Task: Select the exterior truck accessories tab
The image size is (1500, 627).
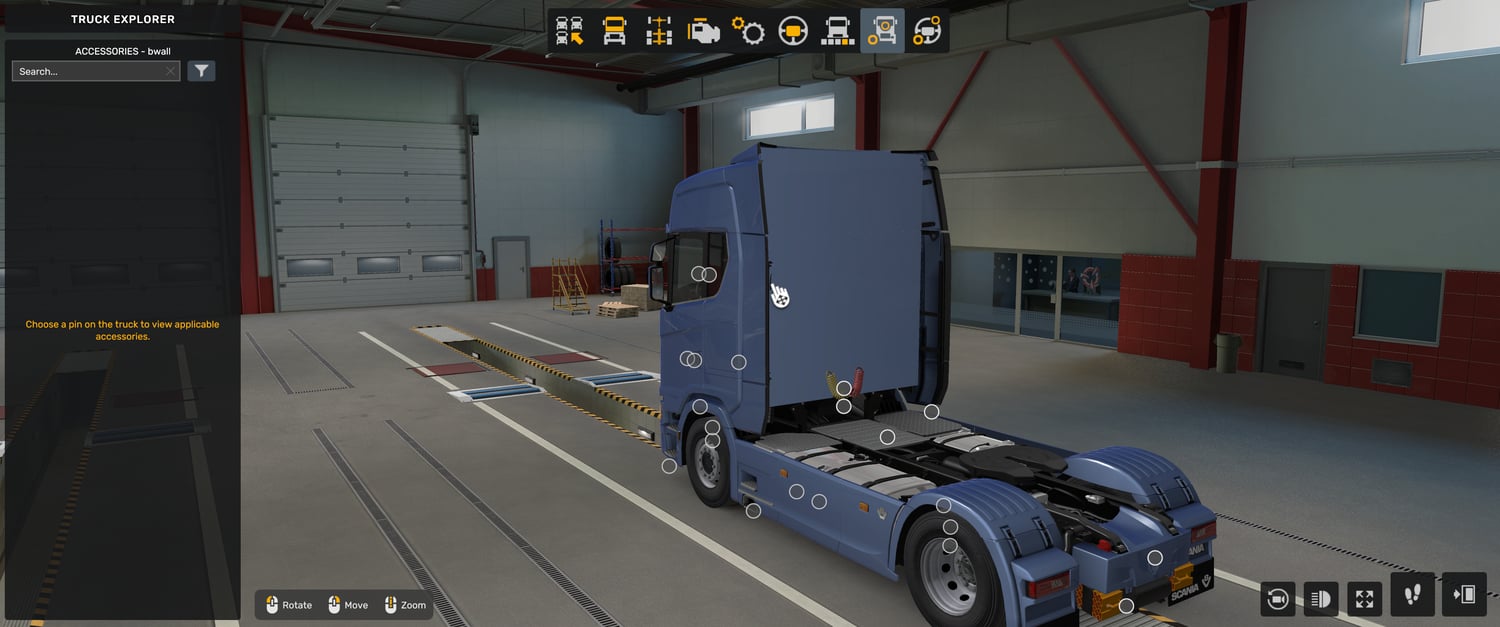Action: click(x=882, y=32)
